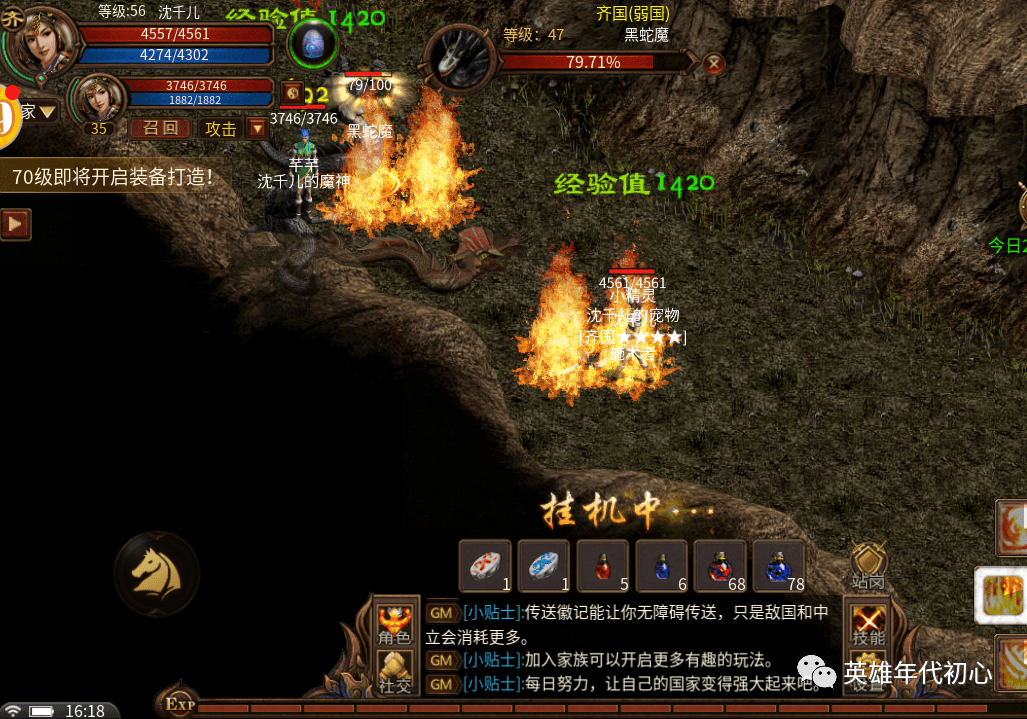This screenshot has width=1027, height=719.
Task: Open the dropdown arrow beside 攻击
Action: click(x=258, y=128)
